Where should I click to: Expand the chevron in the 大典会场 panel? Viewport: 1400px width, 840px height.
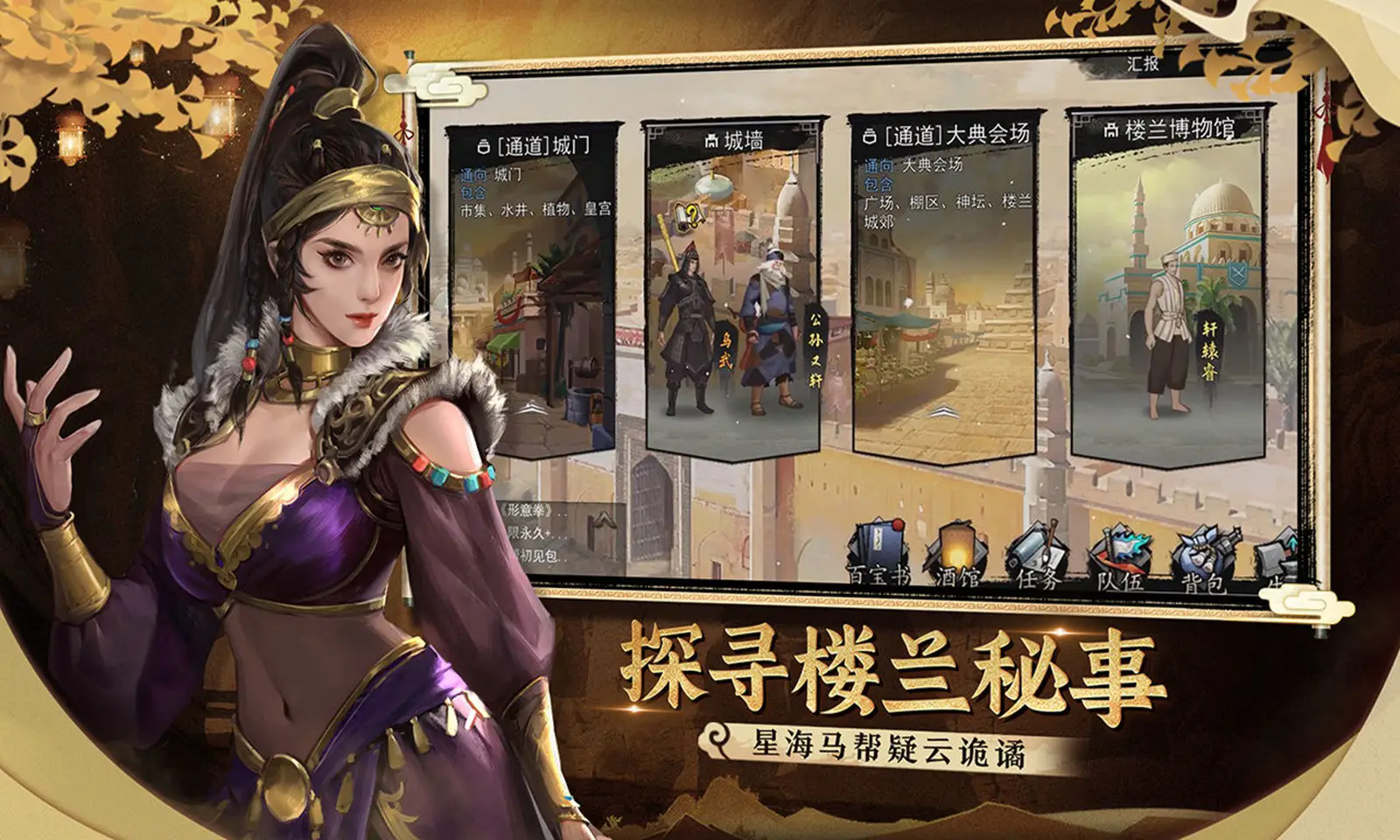pos(942,411)
